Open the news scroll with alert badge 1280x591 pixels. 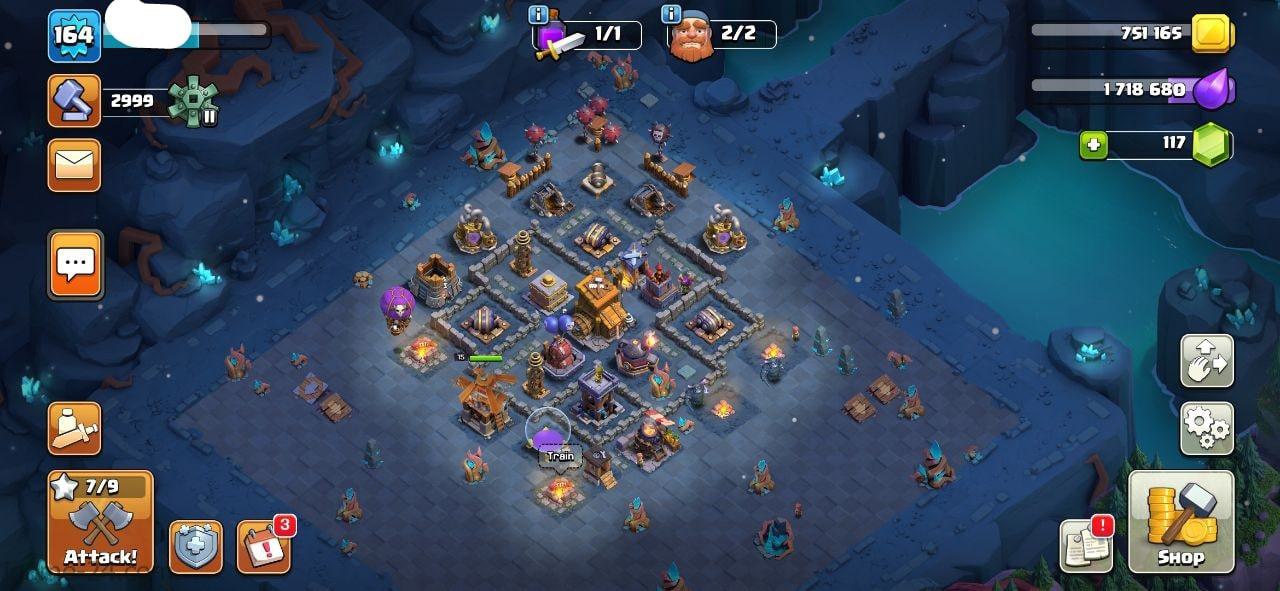coord(1086,546)
